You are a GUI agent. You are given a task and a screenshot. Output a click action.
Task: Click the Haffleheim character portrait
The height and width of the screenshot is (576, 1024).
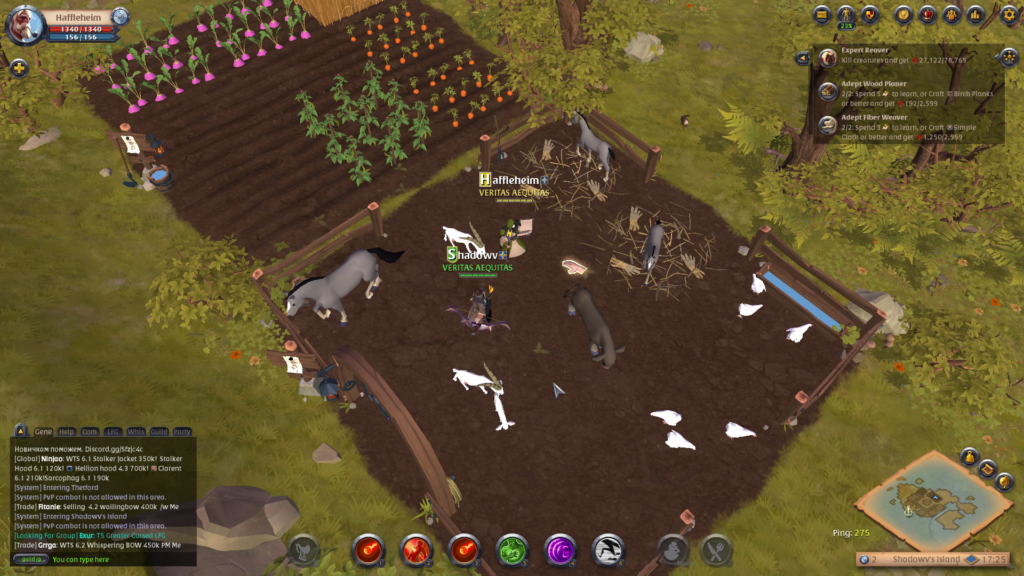click(25, 25)
